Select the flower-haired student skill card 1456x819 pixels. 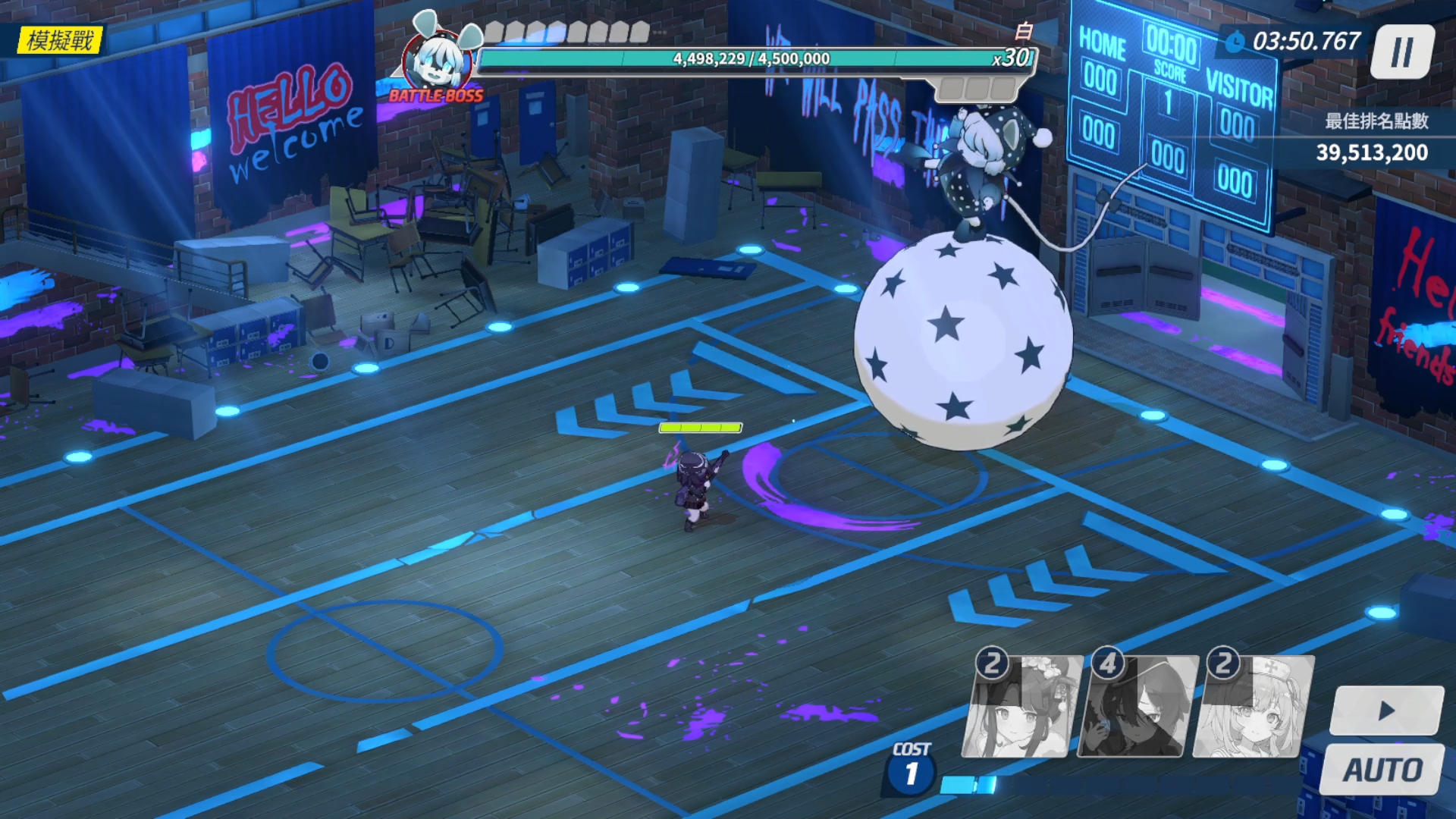click(1022, 707)
